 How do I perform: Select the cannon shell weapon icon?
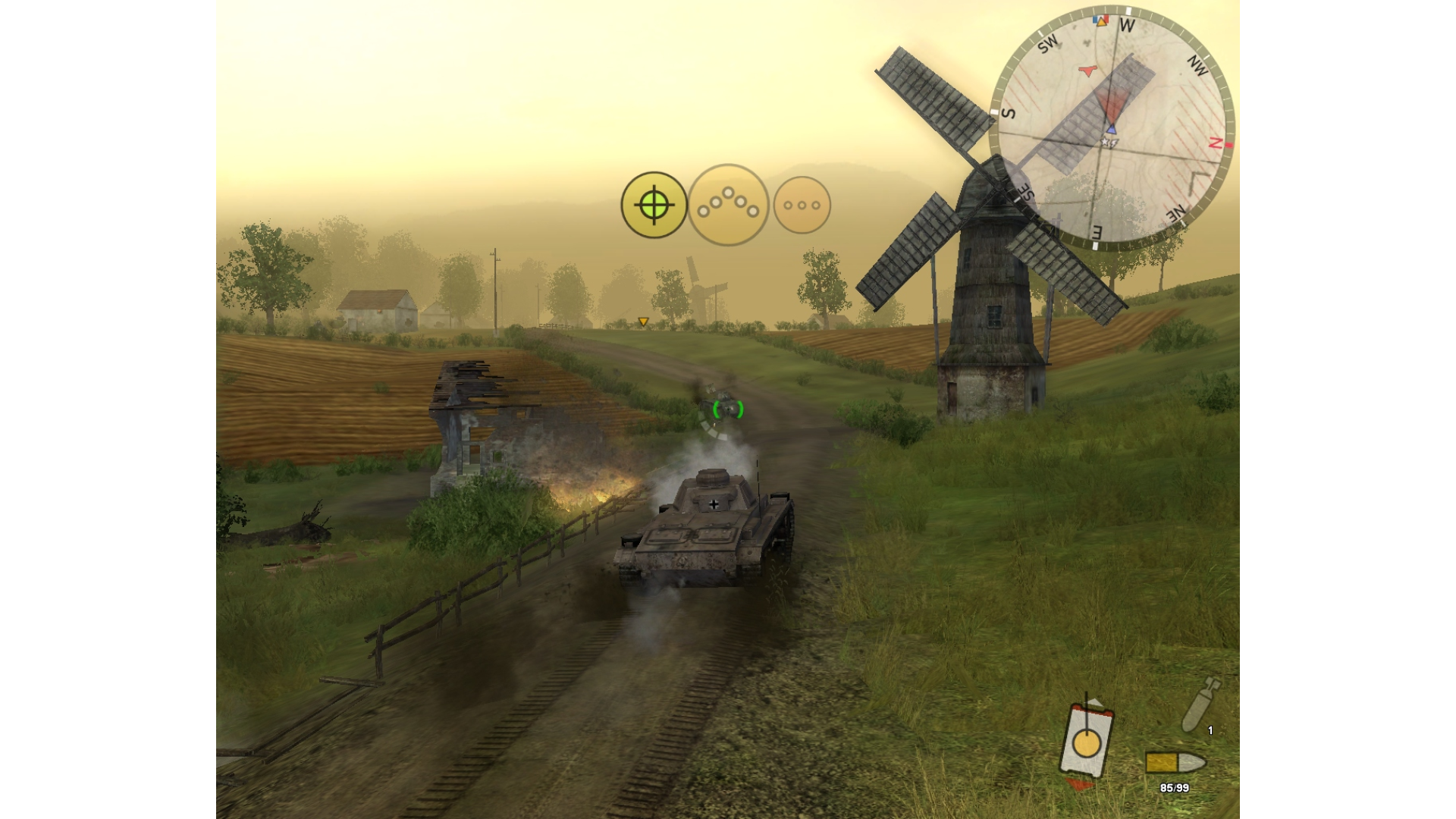(1200, 704)
